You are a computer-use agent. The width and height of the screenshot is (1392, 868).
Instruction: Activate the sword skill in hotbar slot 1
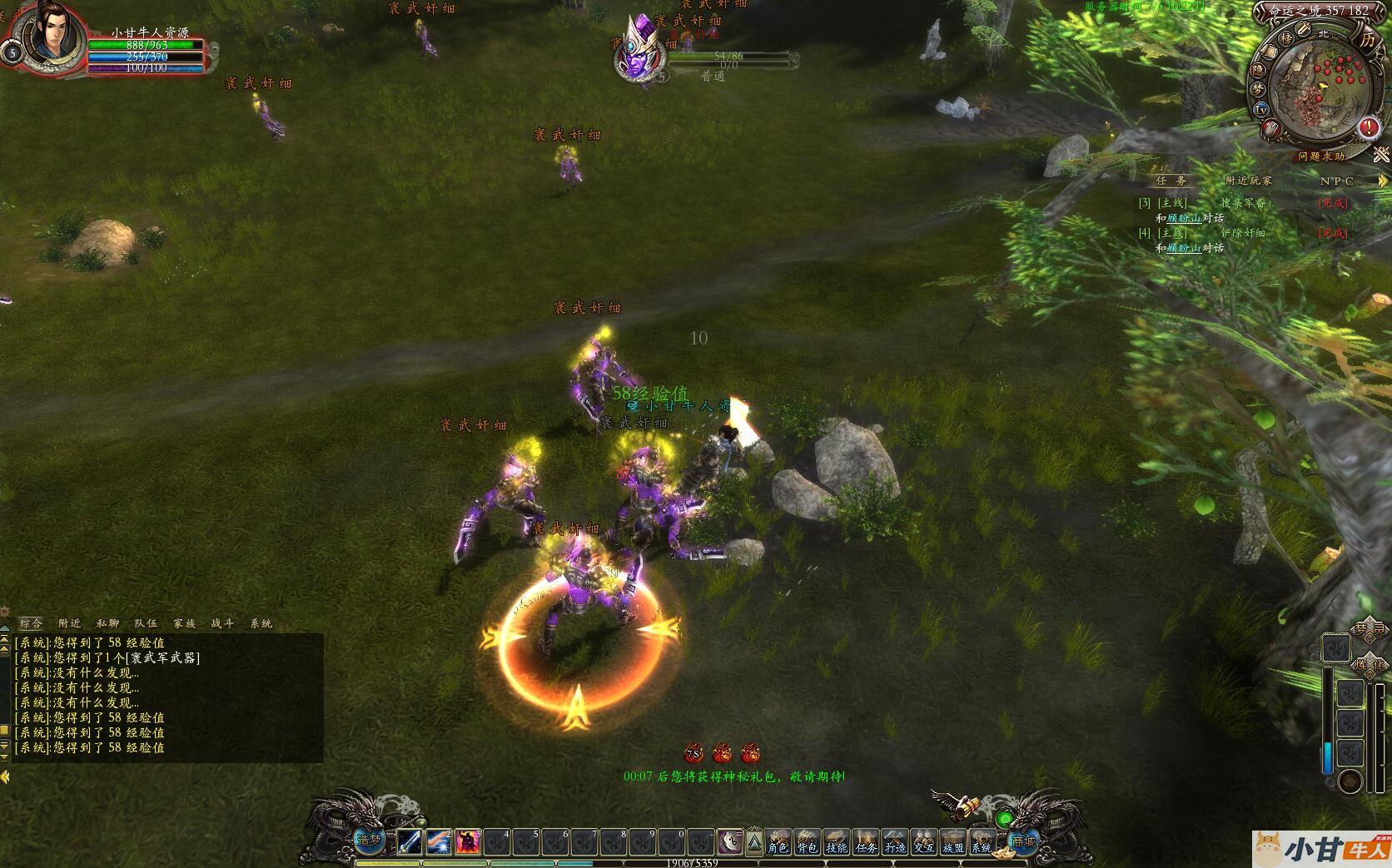[410, 842]
